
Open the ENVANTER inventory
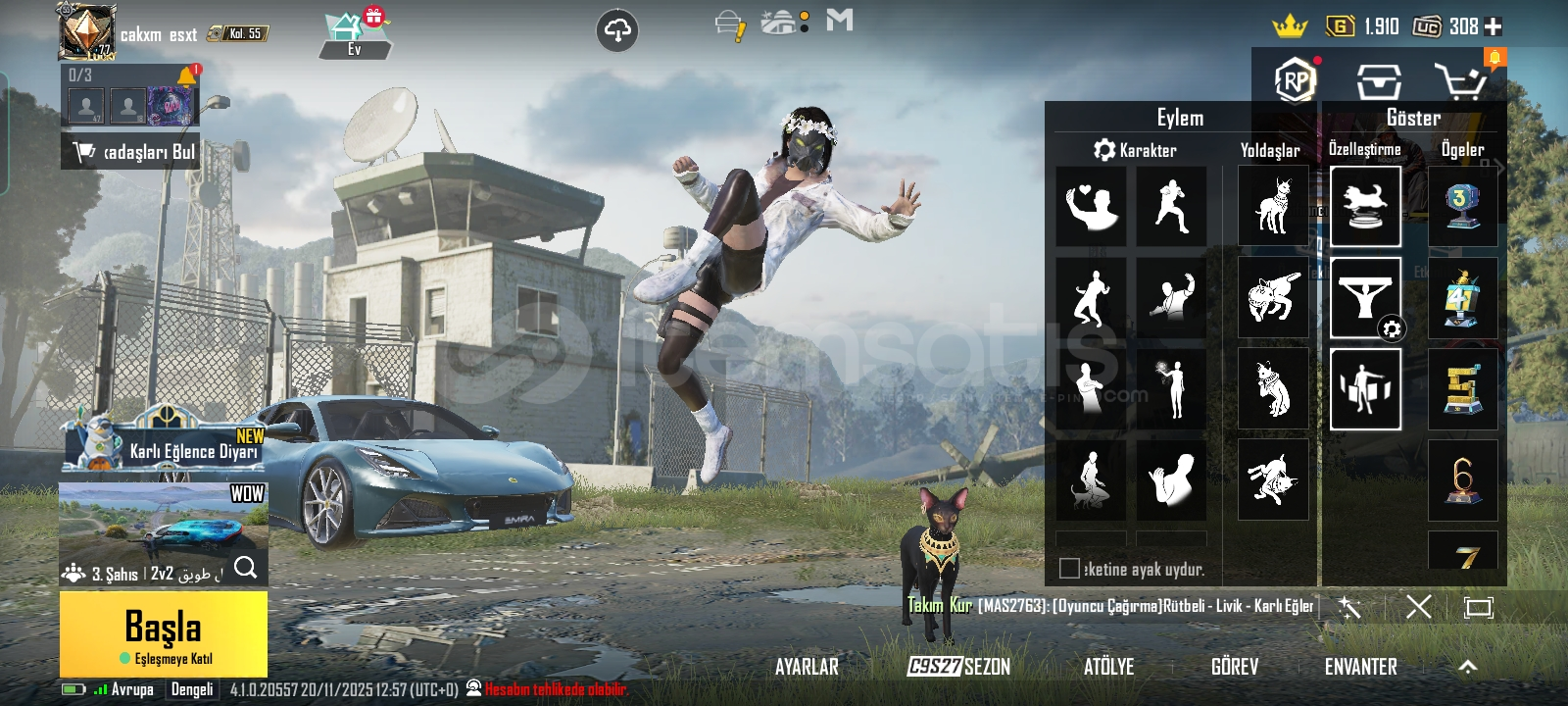[x=1360, y=667]
